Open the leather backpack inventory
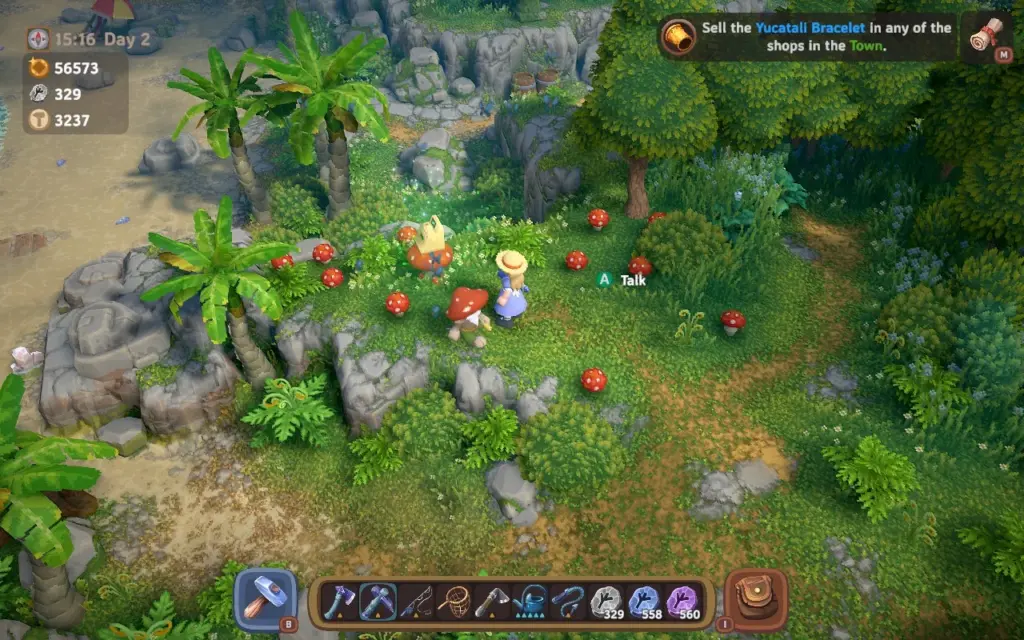 [x=755, y=598]
